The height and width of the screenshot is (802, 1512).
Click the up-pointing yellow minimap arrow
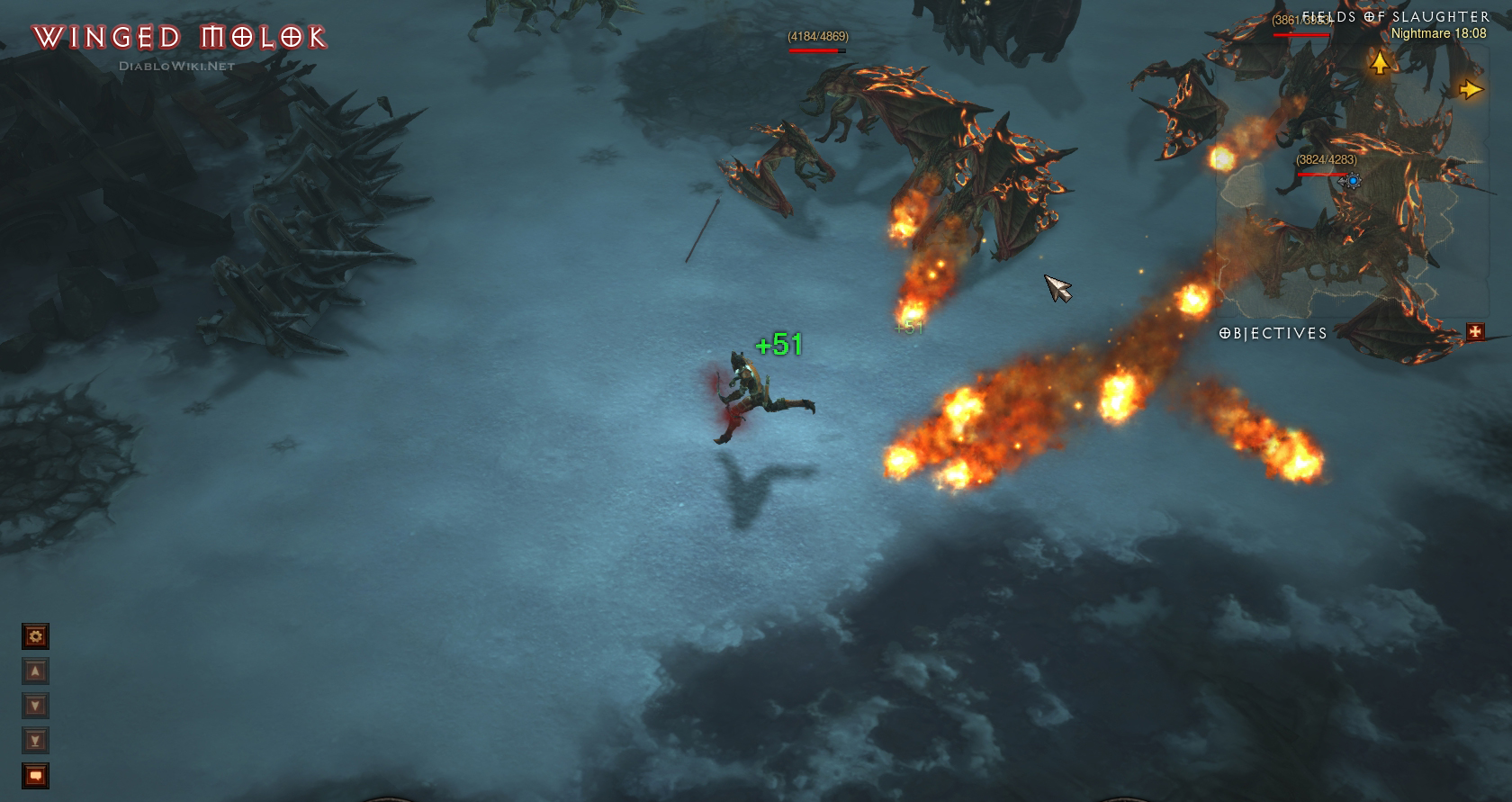(1379, 62)
